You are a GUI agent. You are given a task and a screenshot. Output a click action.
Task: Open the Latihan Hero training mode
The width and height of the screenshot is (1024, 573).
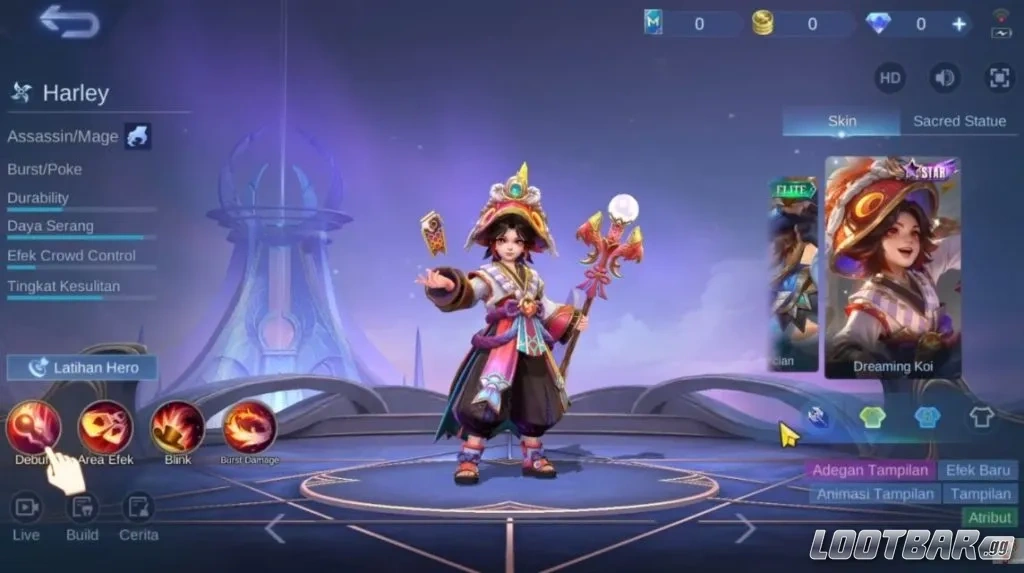(82, 367)
